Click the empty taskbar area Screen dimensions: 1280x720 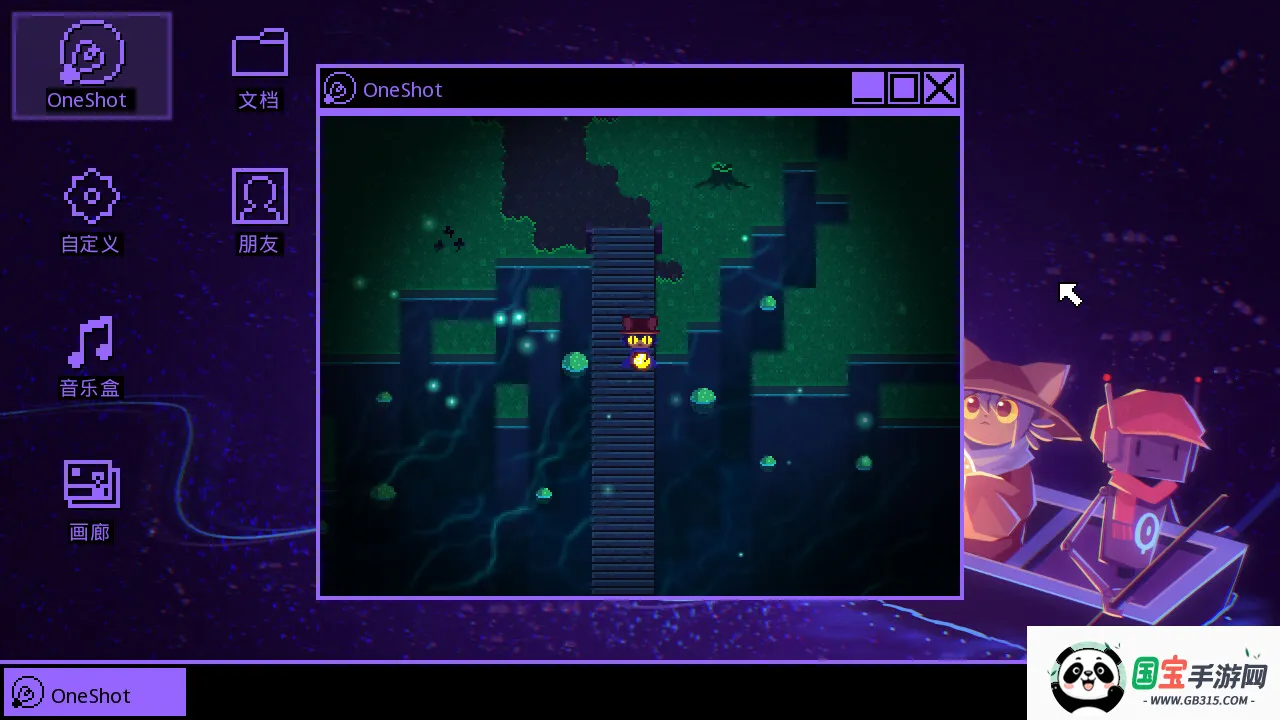point(600,691)
